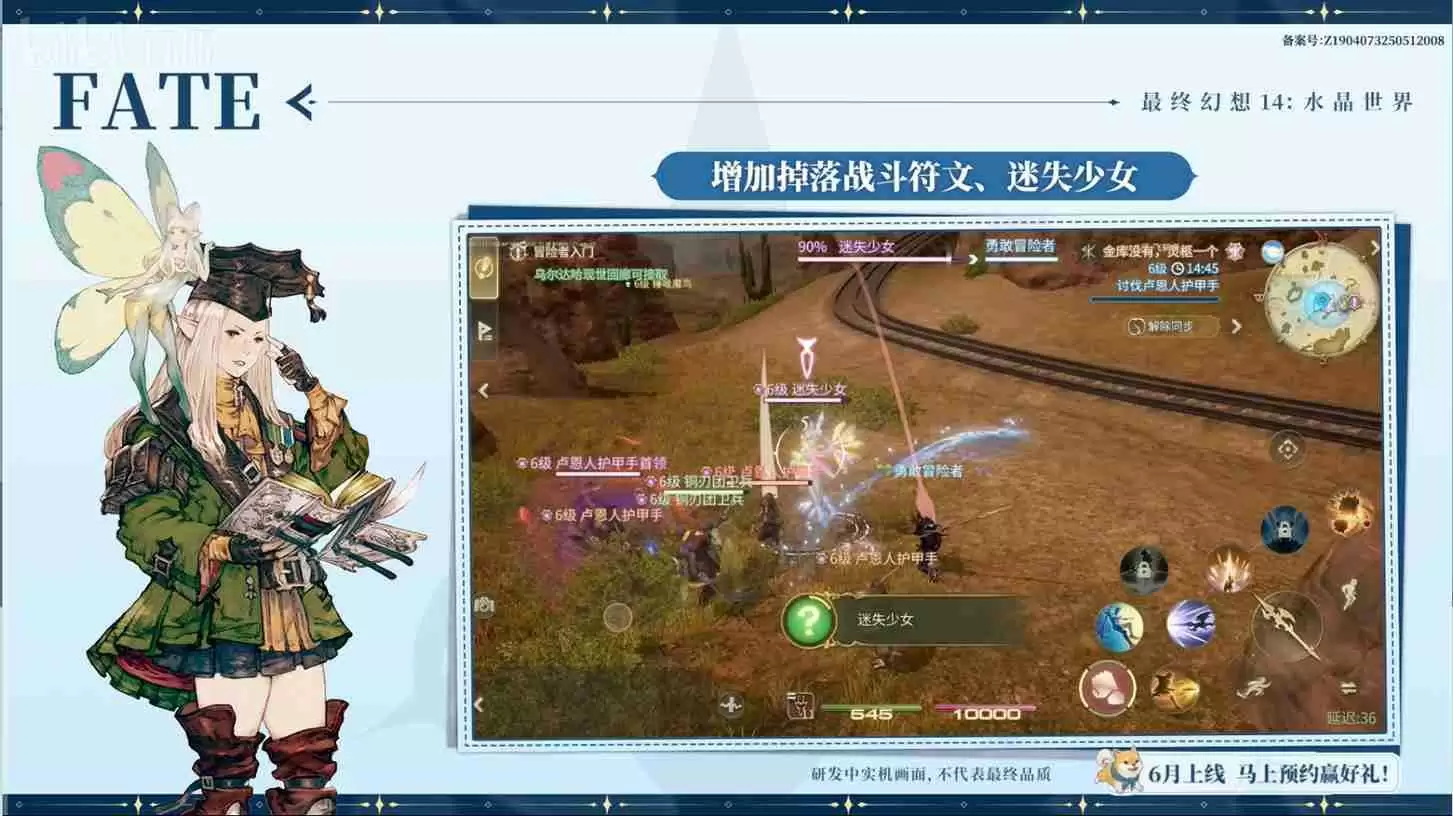This screenshot has width=1453, height=816.
Task: Switch to the 勇敢冒险者 objective tab
Action: click(1020, 246)
